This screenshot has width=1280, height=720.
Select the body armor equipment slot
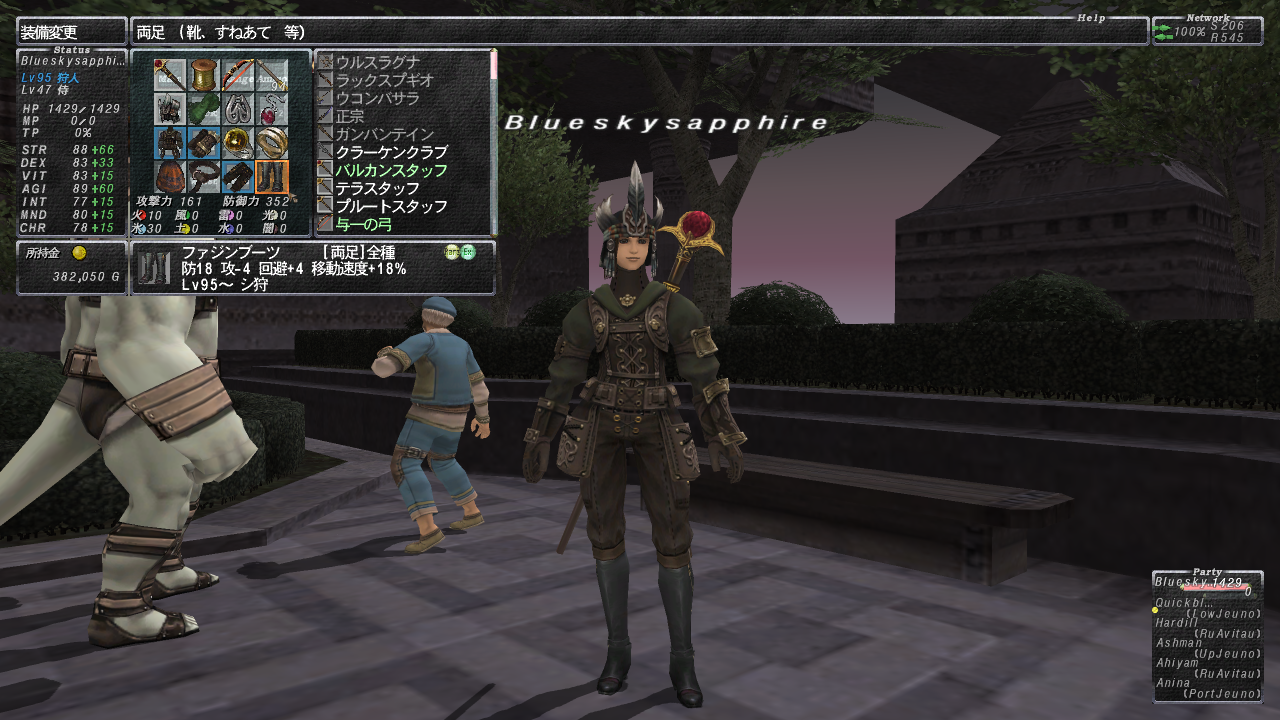(170, 143)
